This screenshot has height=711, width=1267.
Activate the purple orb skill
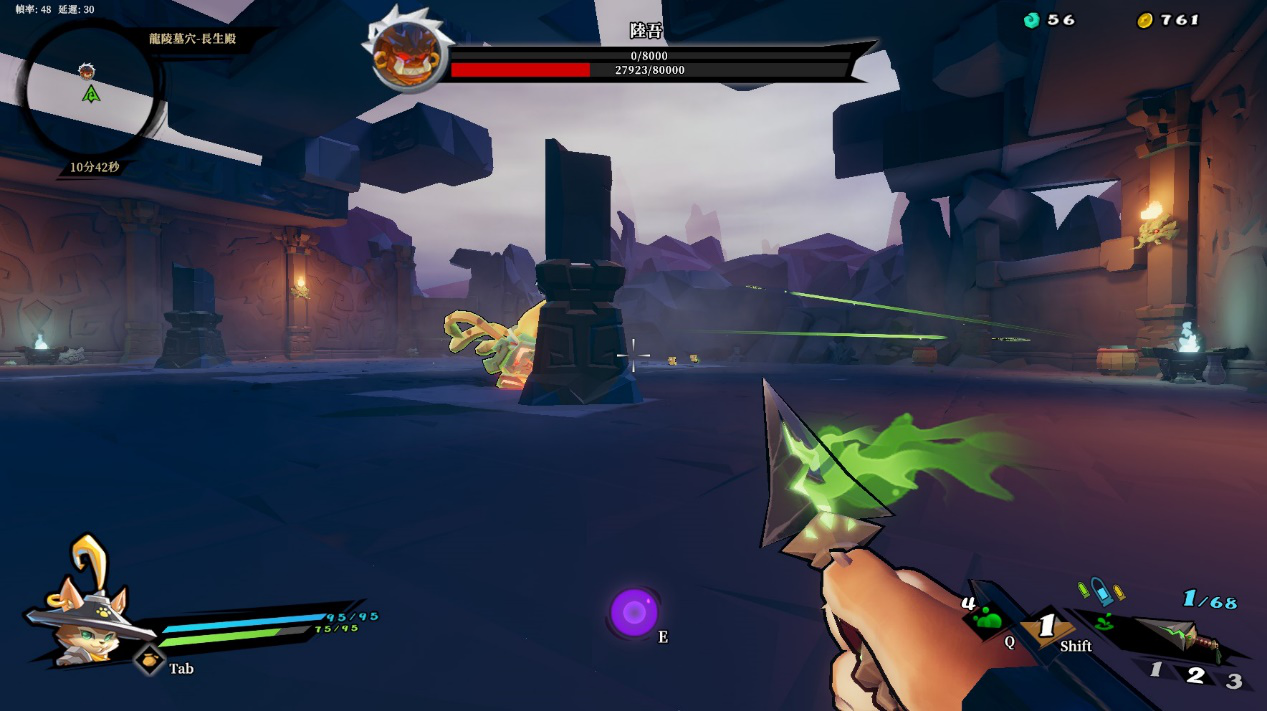click(633, 611)
